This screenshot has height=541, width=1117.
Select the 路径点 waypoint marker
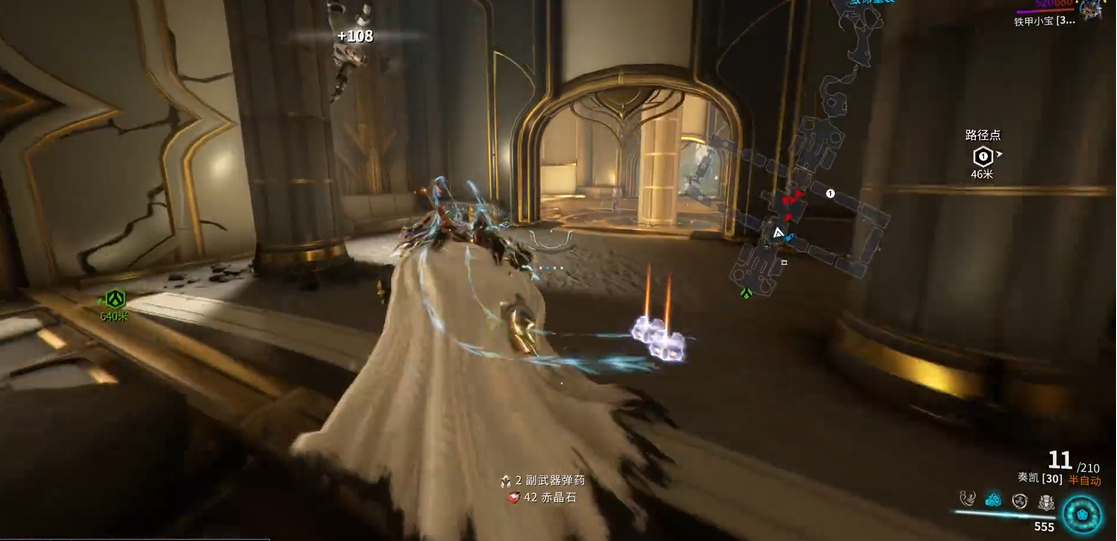tap(982, 156)
